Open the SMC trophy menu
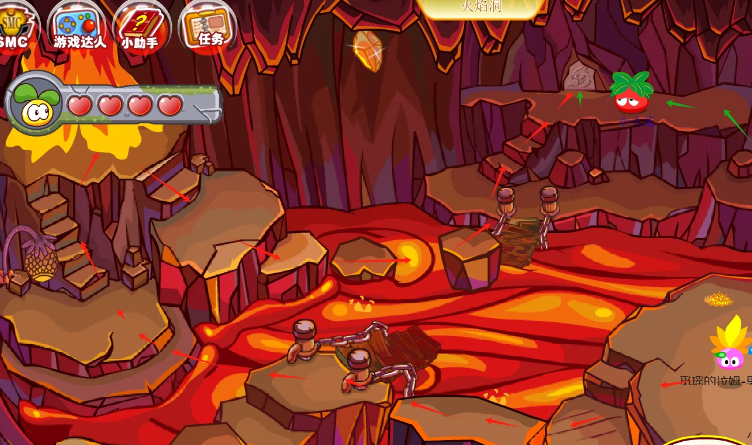Viewport: 752px width, 445px height. tap(14, 22)
